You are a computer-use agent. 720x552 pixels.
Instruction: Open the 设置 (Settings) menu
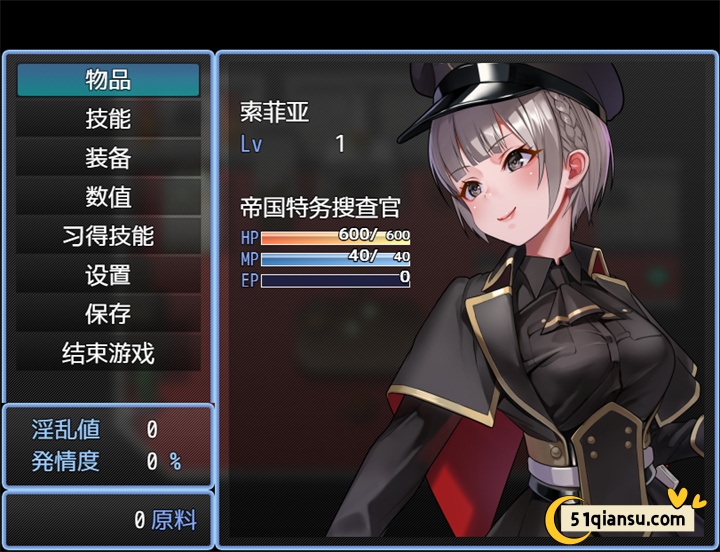108,275
